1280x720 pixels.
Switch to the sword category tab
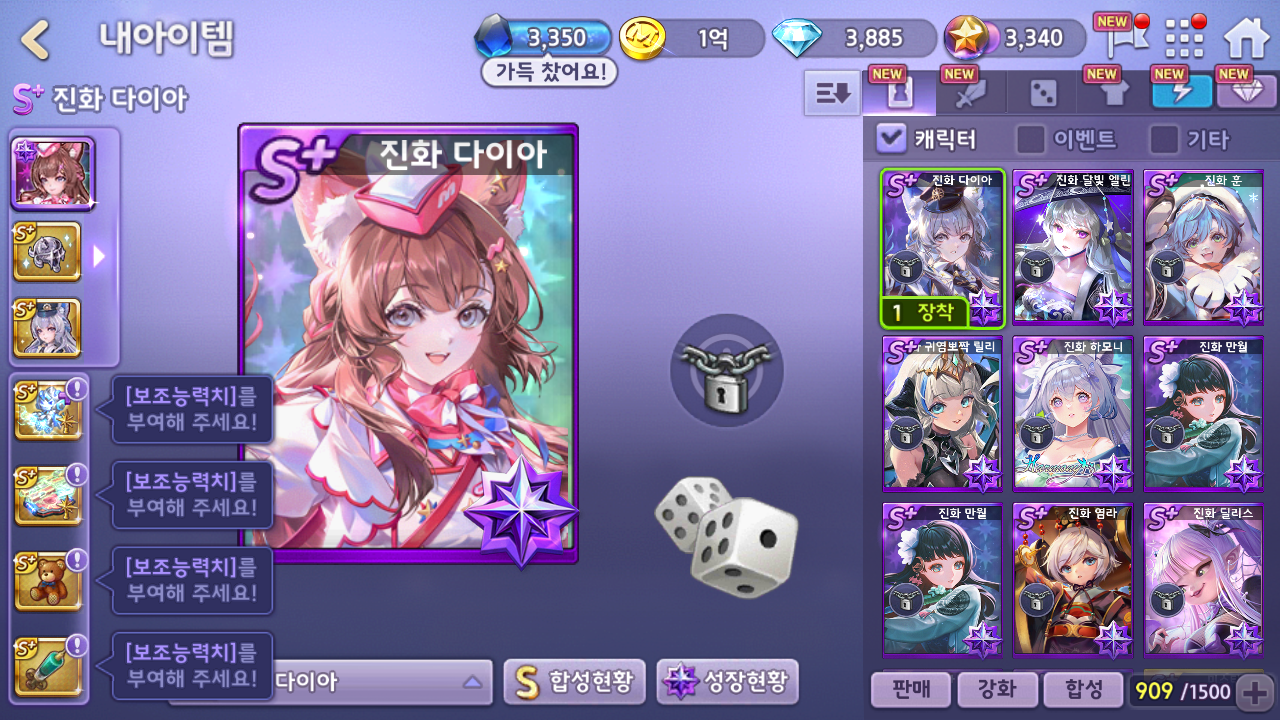(971, 93)
